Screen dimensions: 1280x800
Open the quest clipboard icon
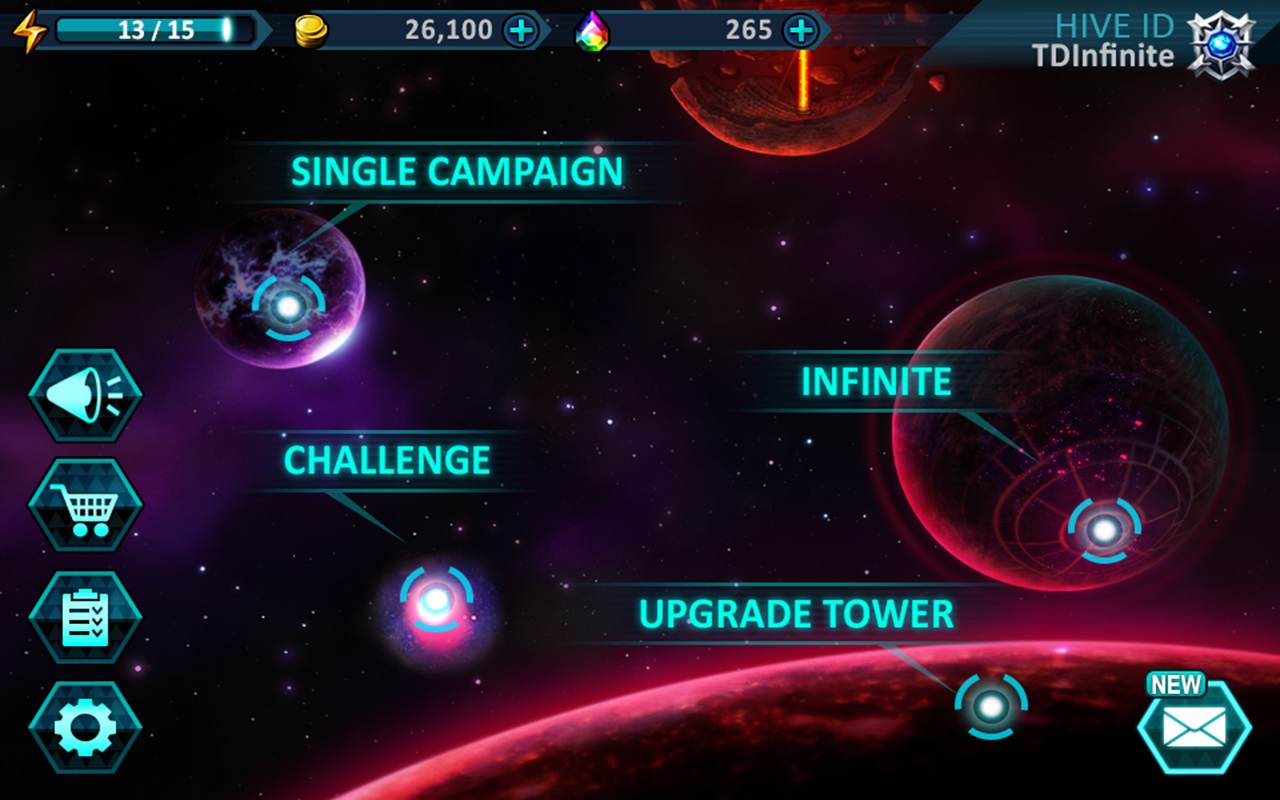(85, 618)
